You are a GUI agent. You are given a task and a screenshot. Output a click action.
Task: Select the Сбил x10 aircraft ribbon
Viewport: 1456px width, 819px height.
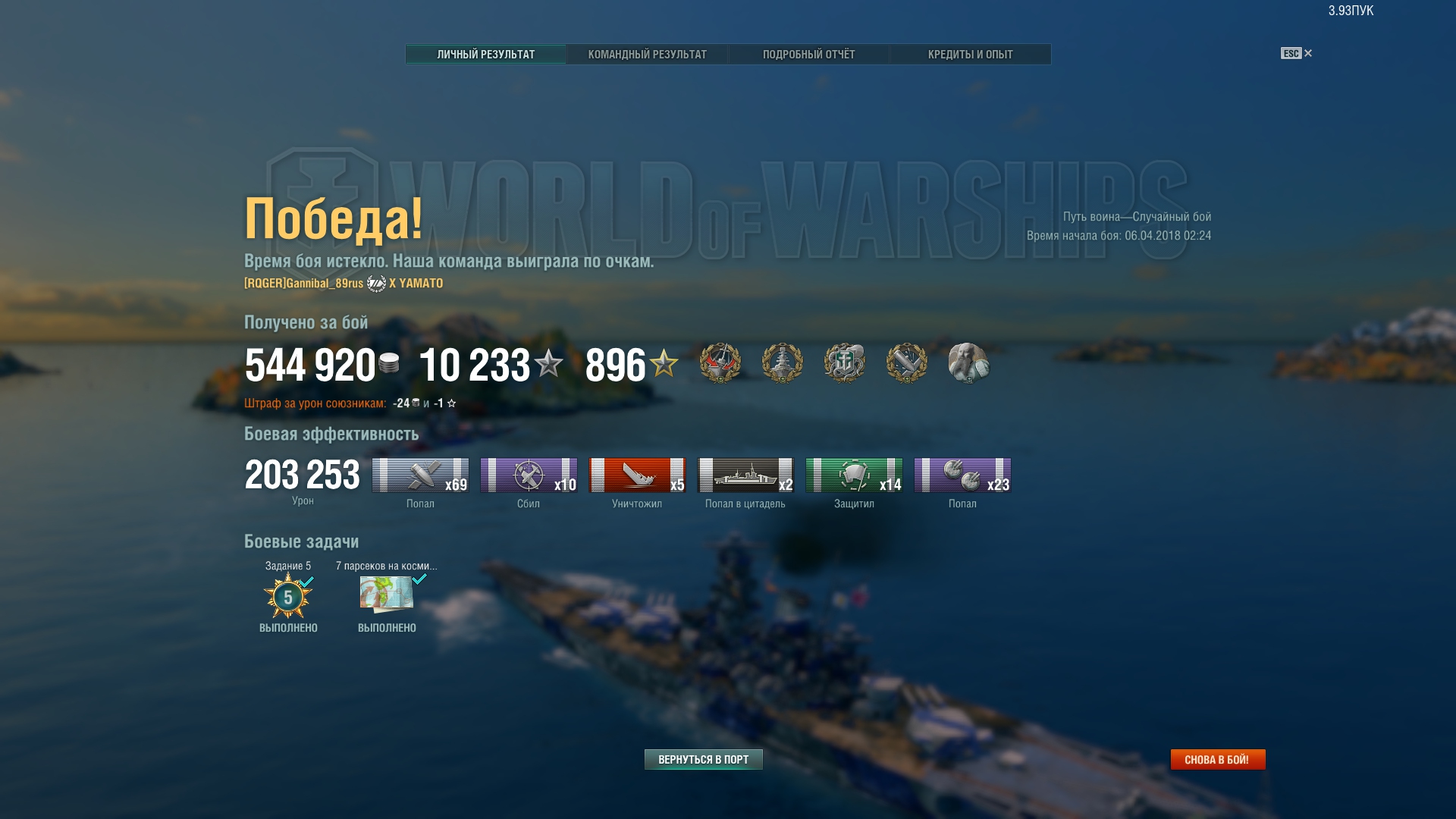click(x=529, y=475)
